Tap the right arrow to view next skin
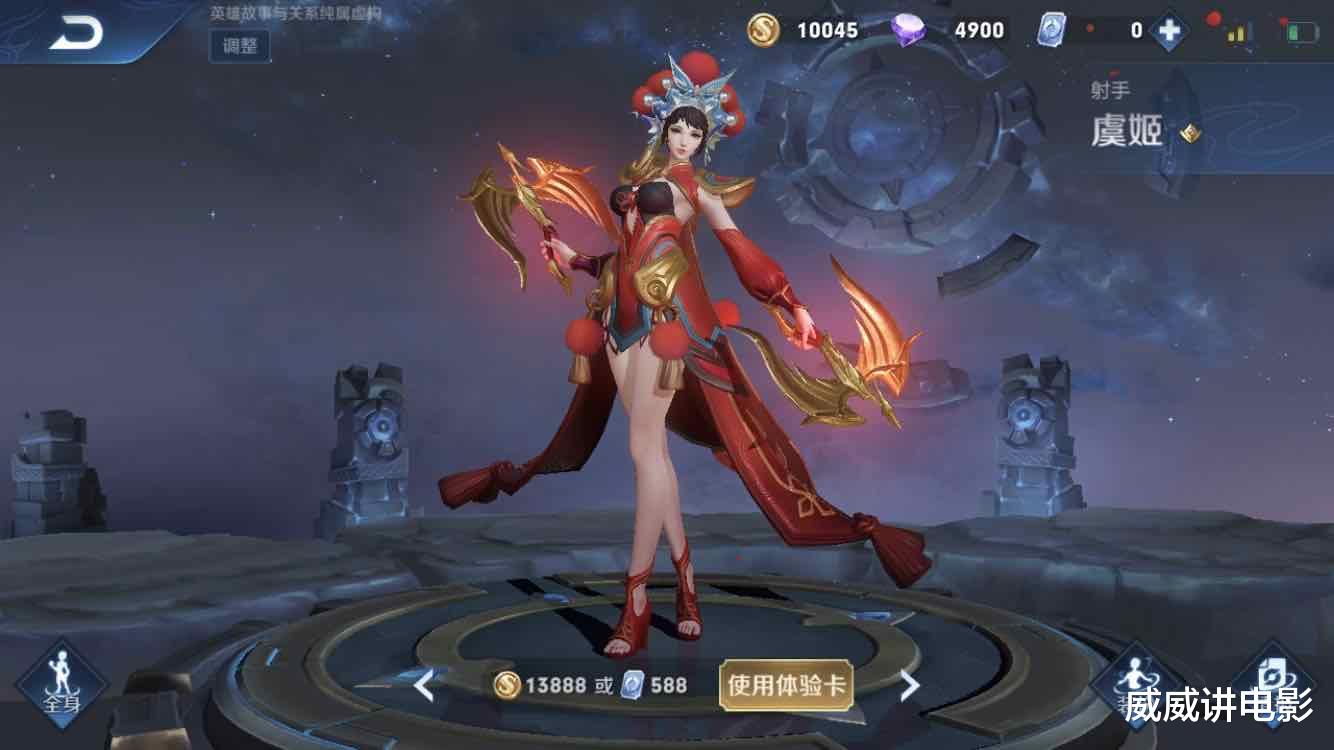This screenshot has width=1334, height=750. click(908, 687)
